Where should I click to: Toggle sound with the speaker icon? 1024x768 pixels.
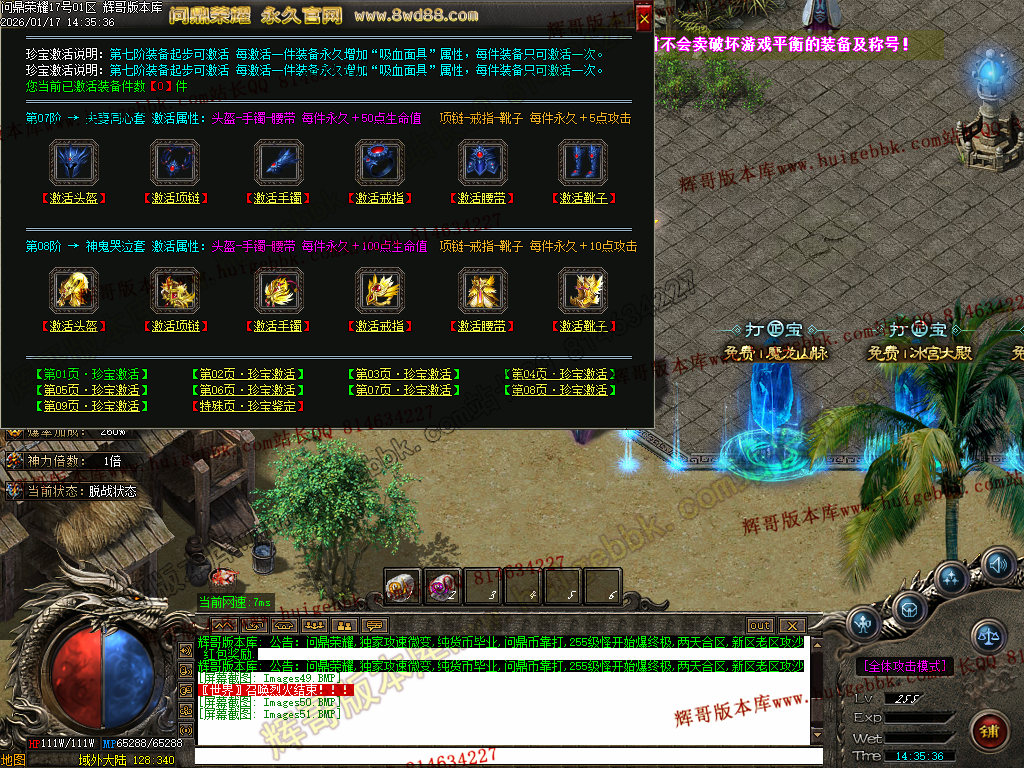pyautogui.click(x=997, y=565)
